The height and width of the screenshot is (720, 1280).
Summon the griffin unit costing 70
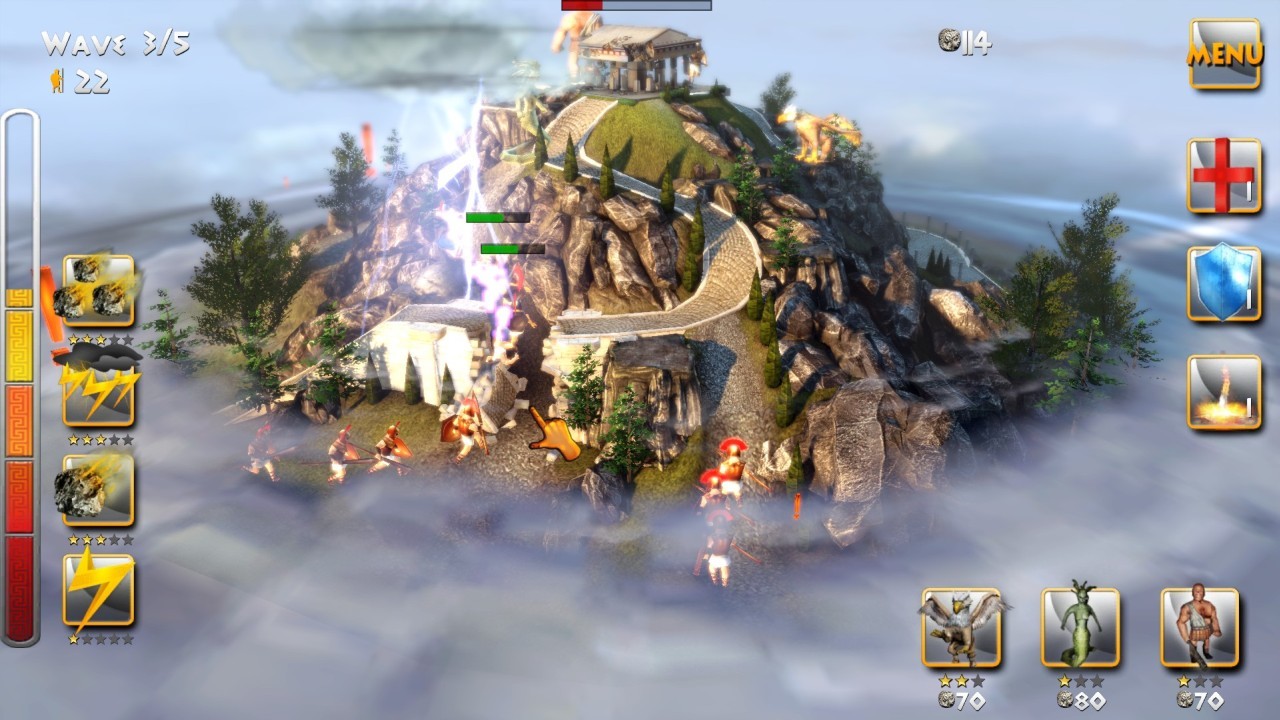963,625
